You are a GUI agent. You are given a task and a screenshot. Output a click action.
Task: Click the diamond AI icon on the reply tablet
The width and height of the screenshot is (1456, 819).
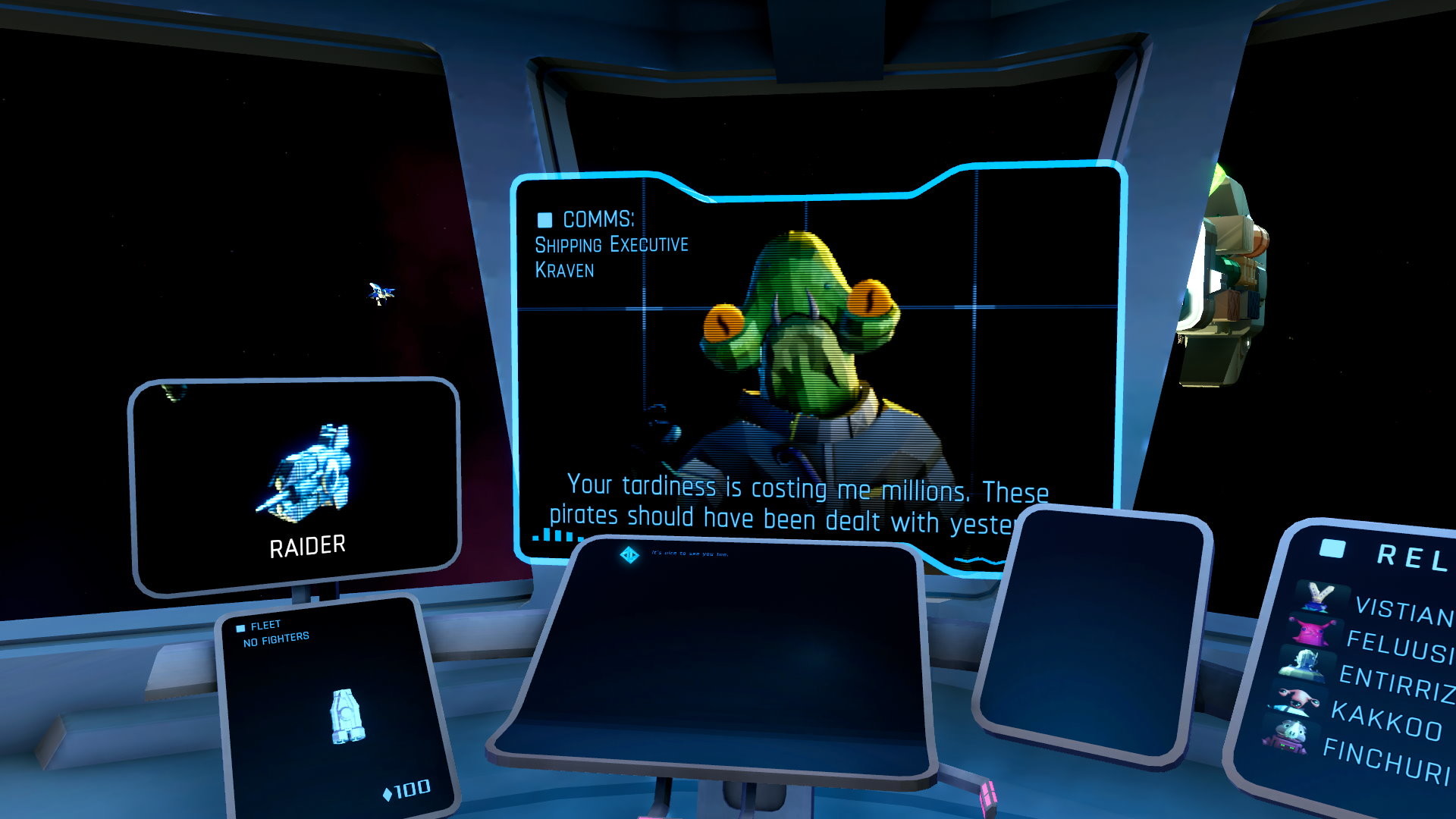(629, 555)
